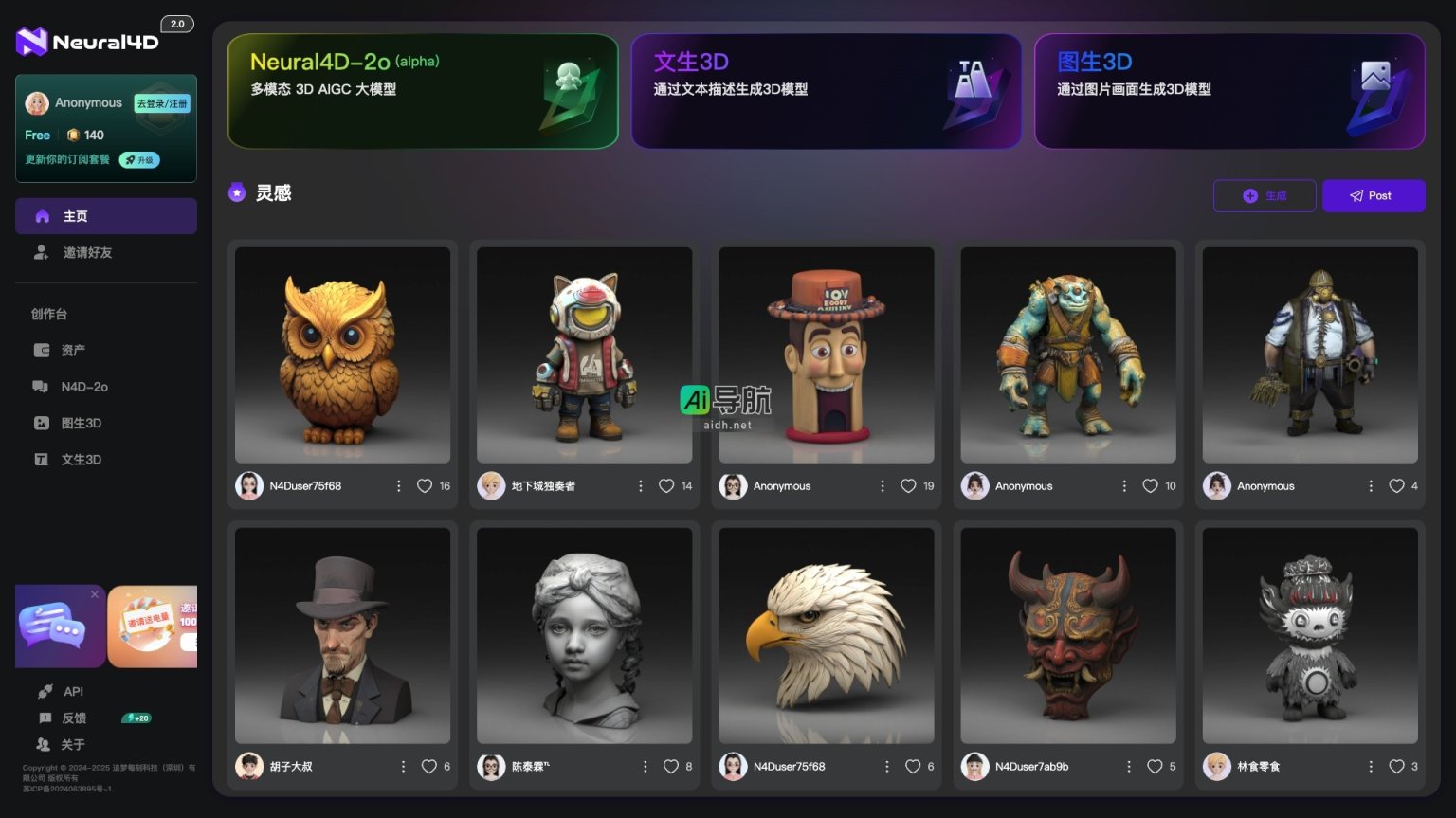
Task: Like the golden owl model
Action: click(425, 485)
